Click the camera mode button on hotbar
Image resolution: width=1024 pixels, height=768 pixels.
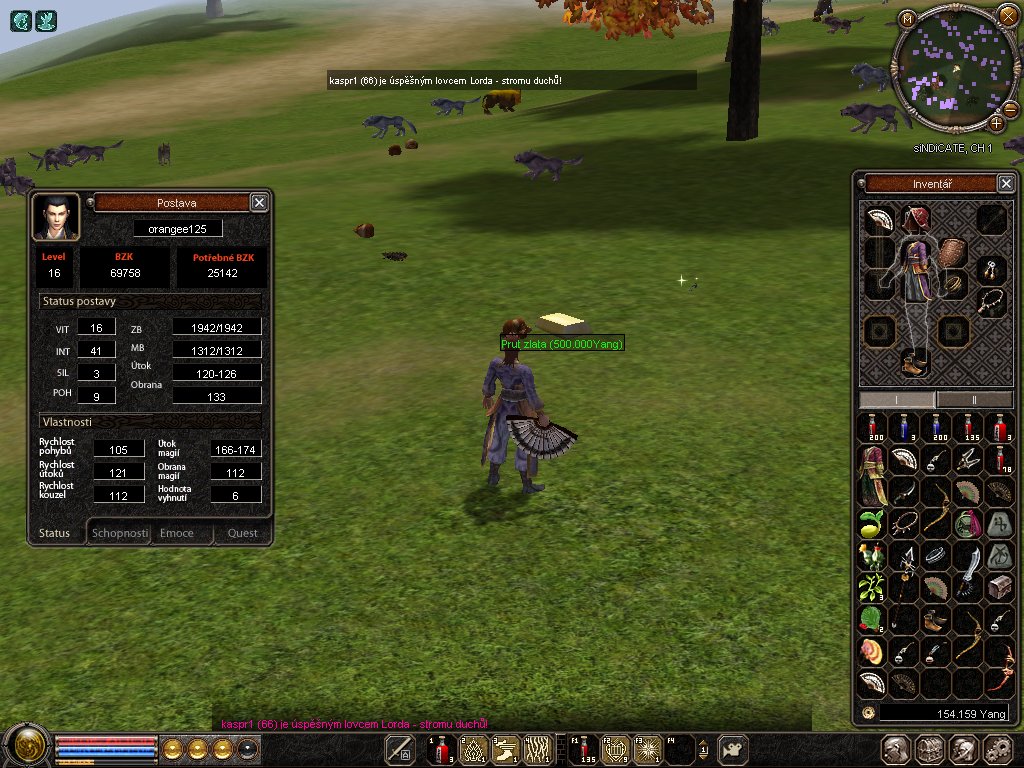click(x=735, y=748)
